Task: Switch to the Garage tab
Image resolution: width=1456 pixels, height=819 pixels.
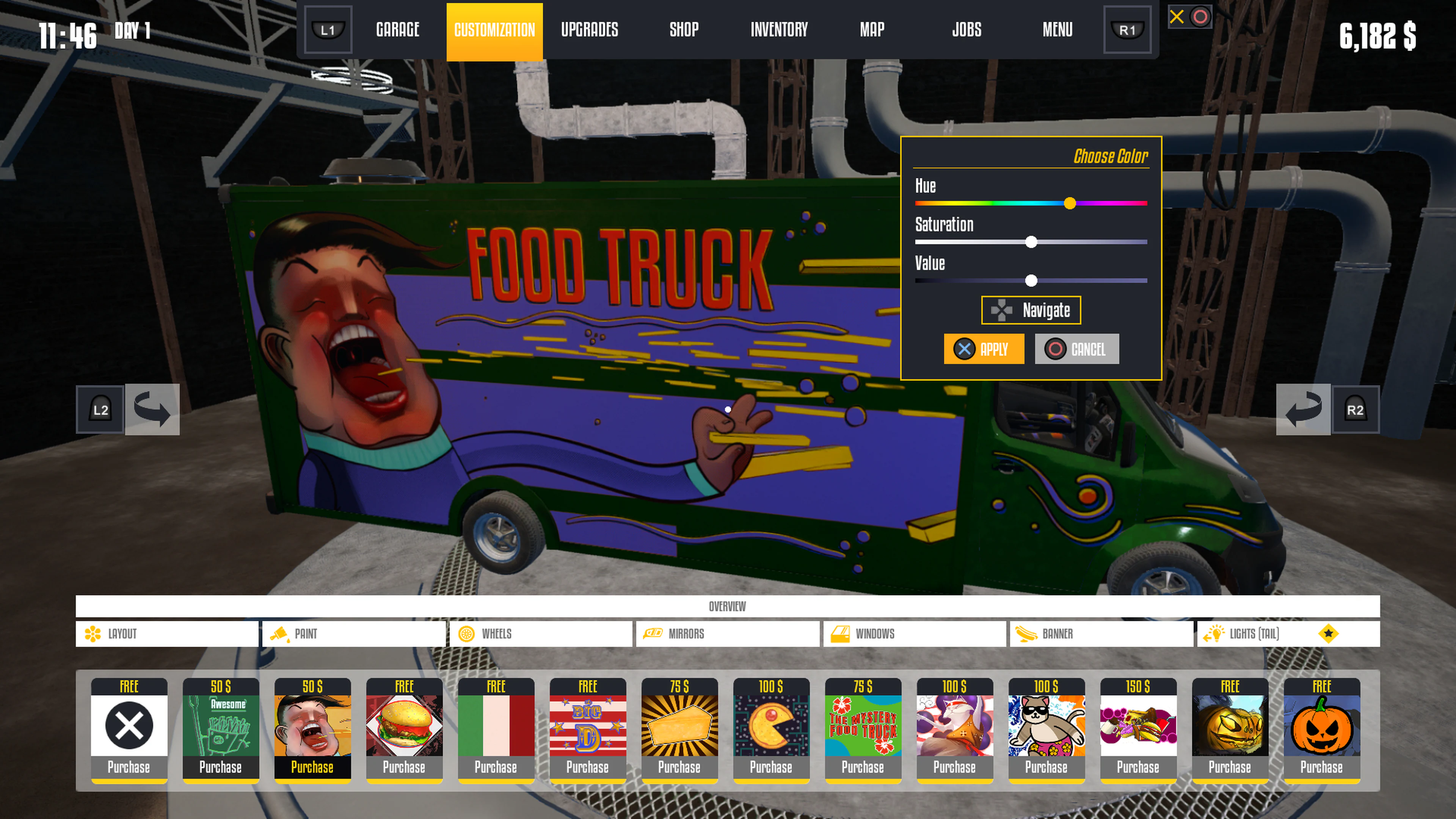Action: point(397,30)
